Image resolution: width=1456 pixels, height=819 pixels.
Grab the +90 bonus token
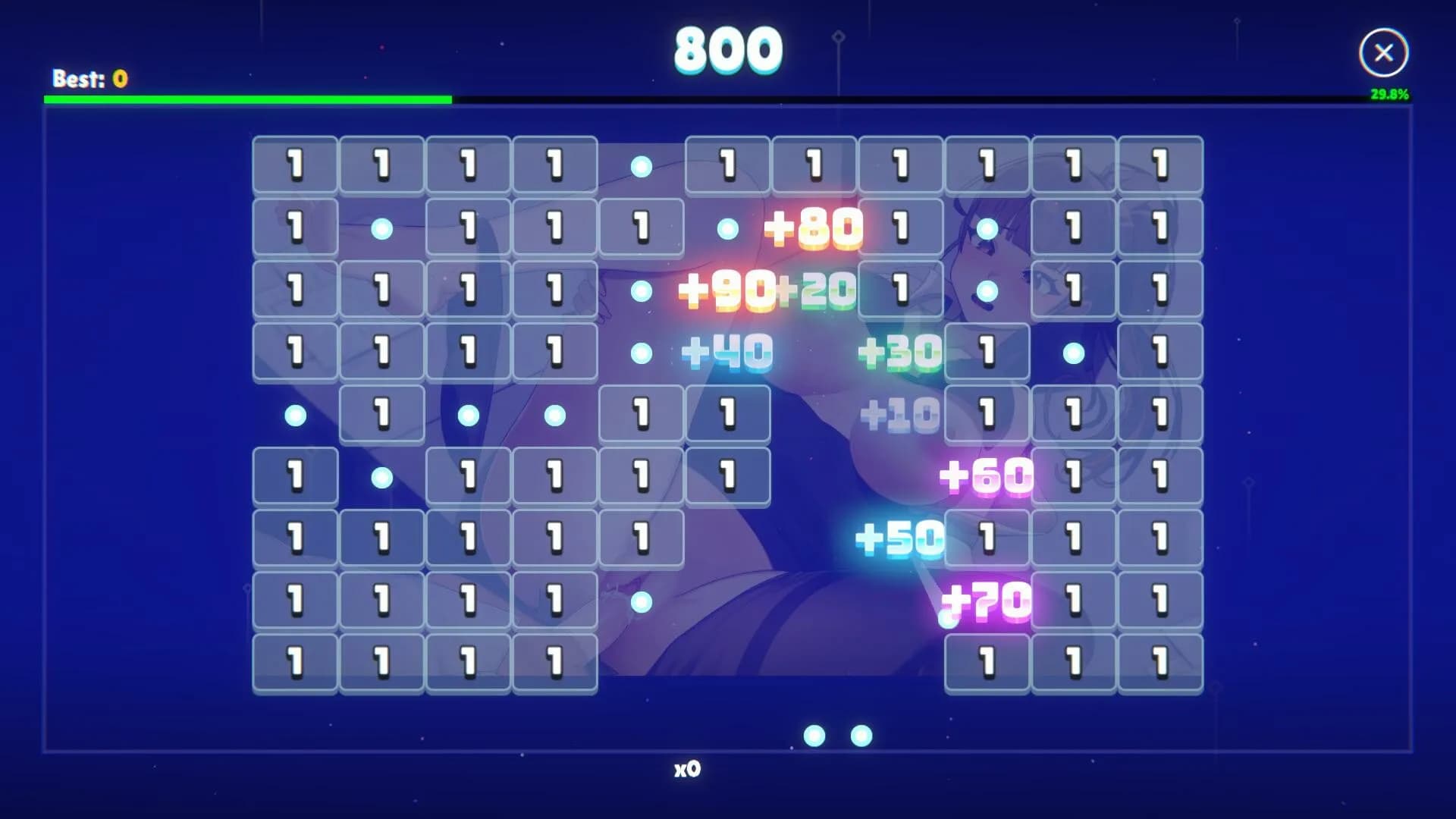(726, 288)
